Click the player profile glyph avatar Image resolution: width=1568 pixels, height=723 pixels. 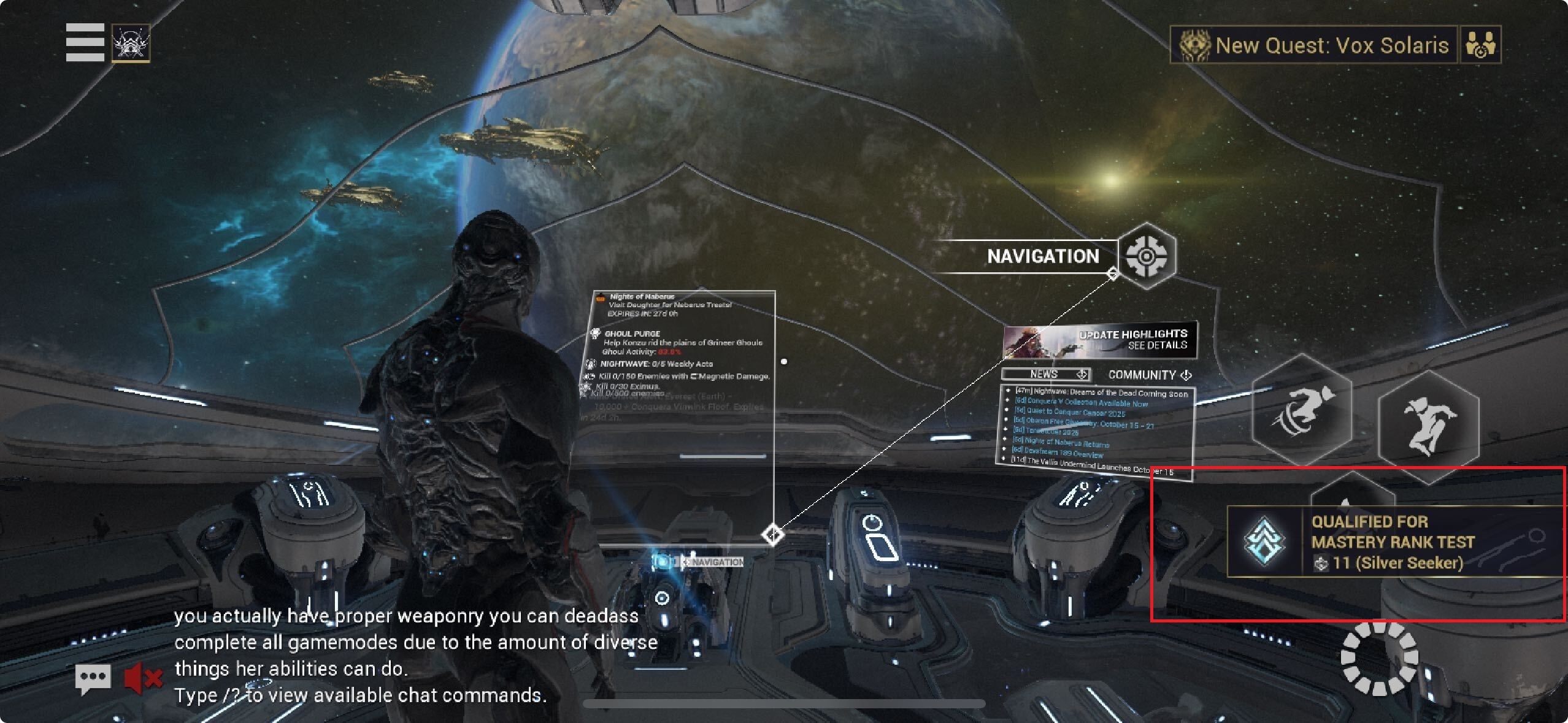click(x=131, y=43)
